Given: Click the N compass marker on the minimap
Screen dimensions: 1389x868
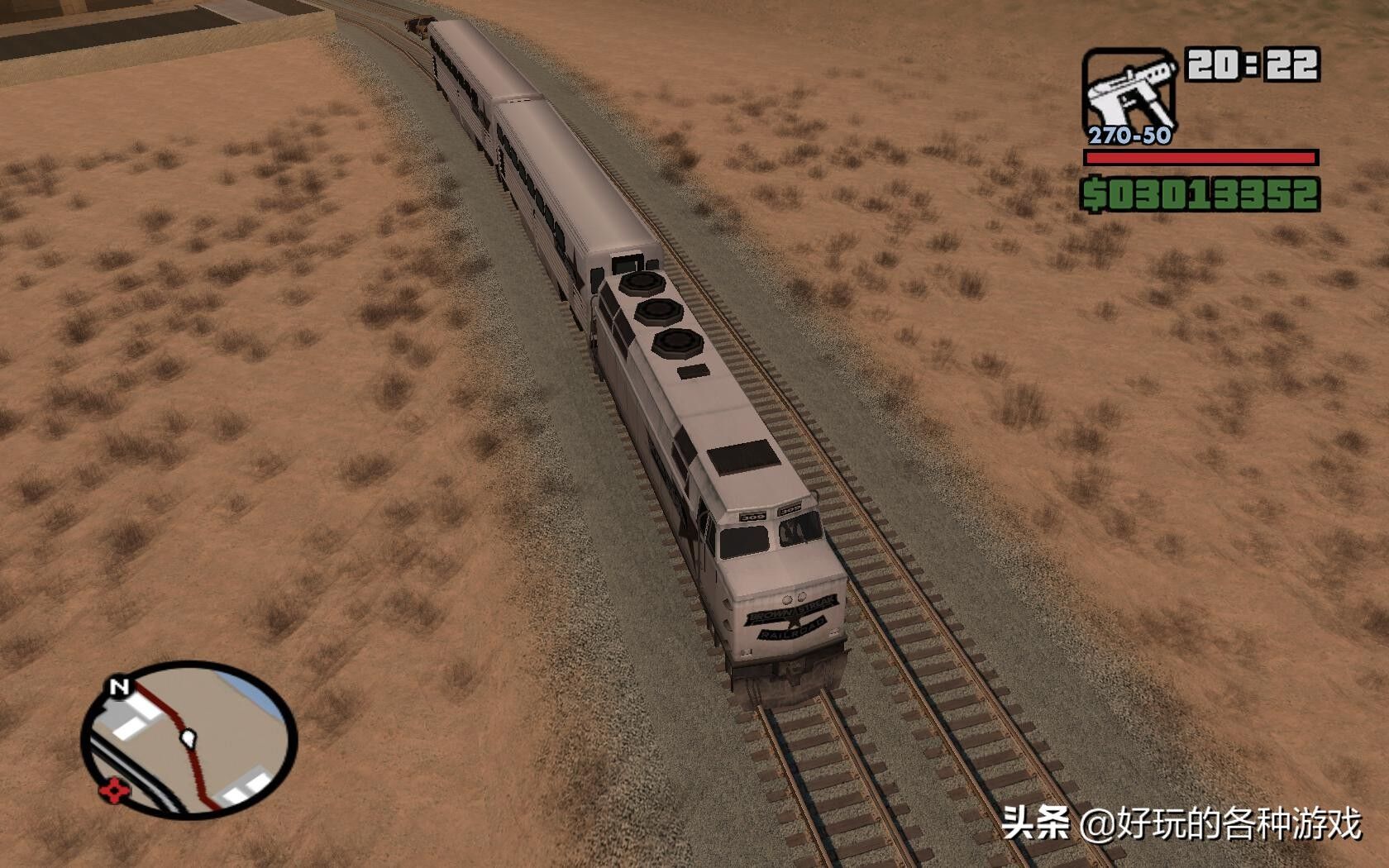Looking at the screenshot, I should coord(118,686).
